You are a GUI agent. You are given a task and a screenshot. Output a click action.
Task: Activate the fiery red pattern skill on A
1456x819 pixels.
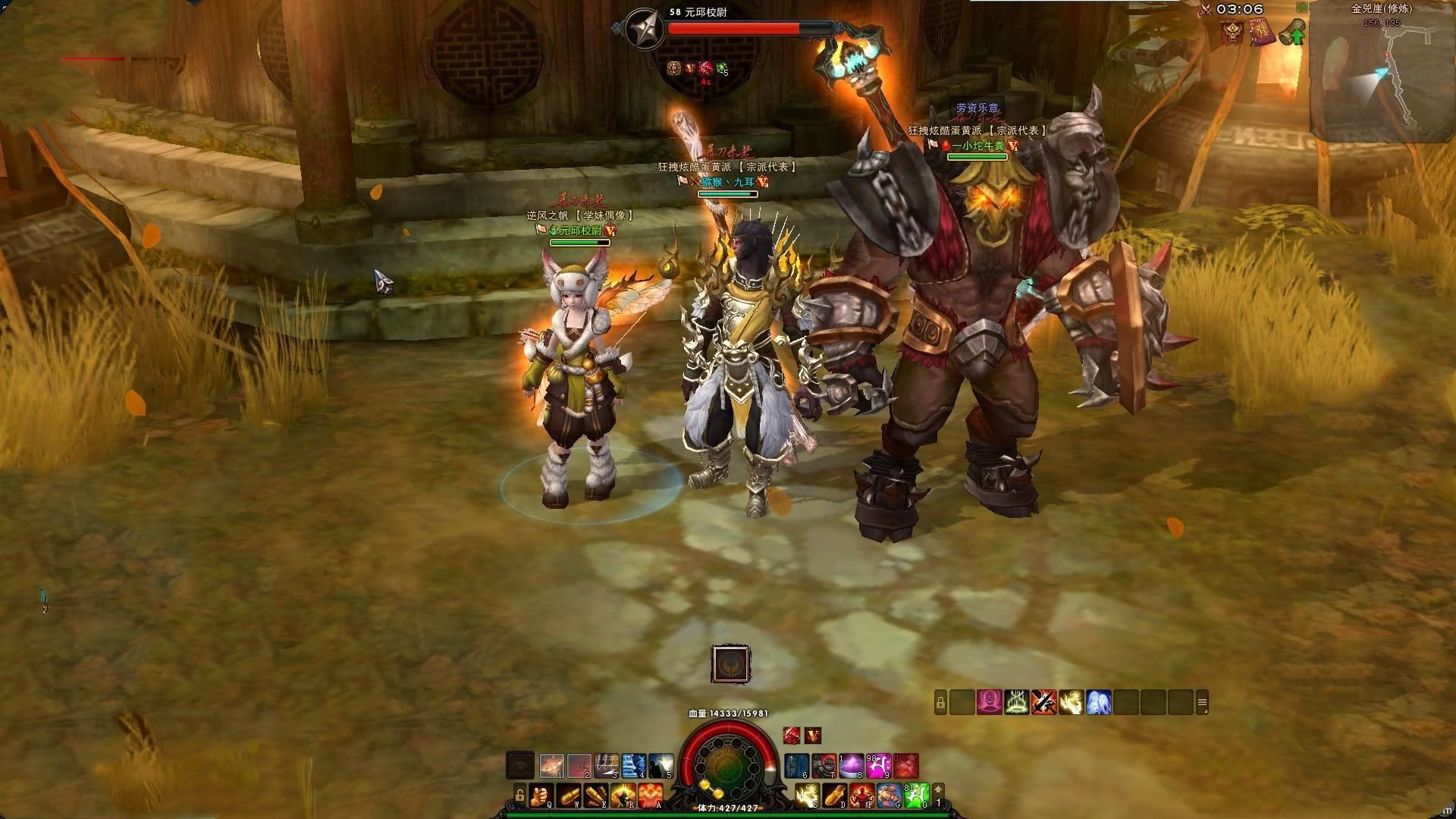(x=651, y=795)
